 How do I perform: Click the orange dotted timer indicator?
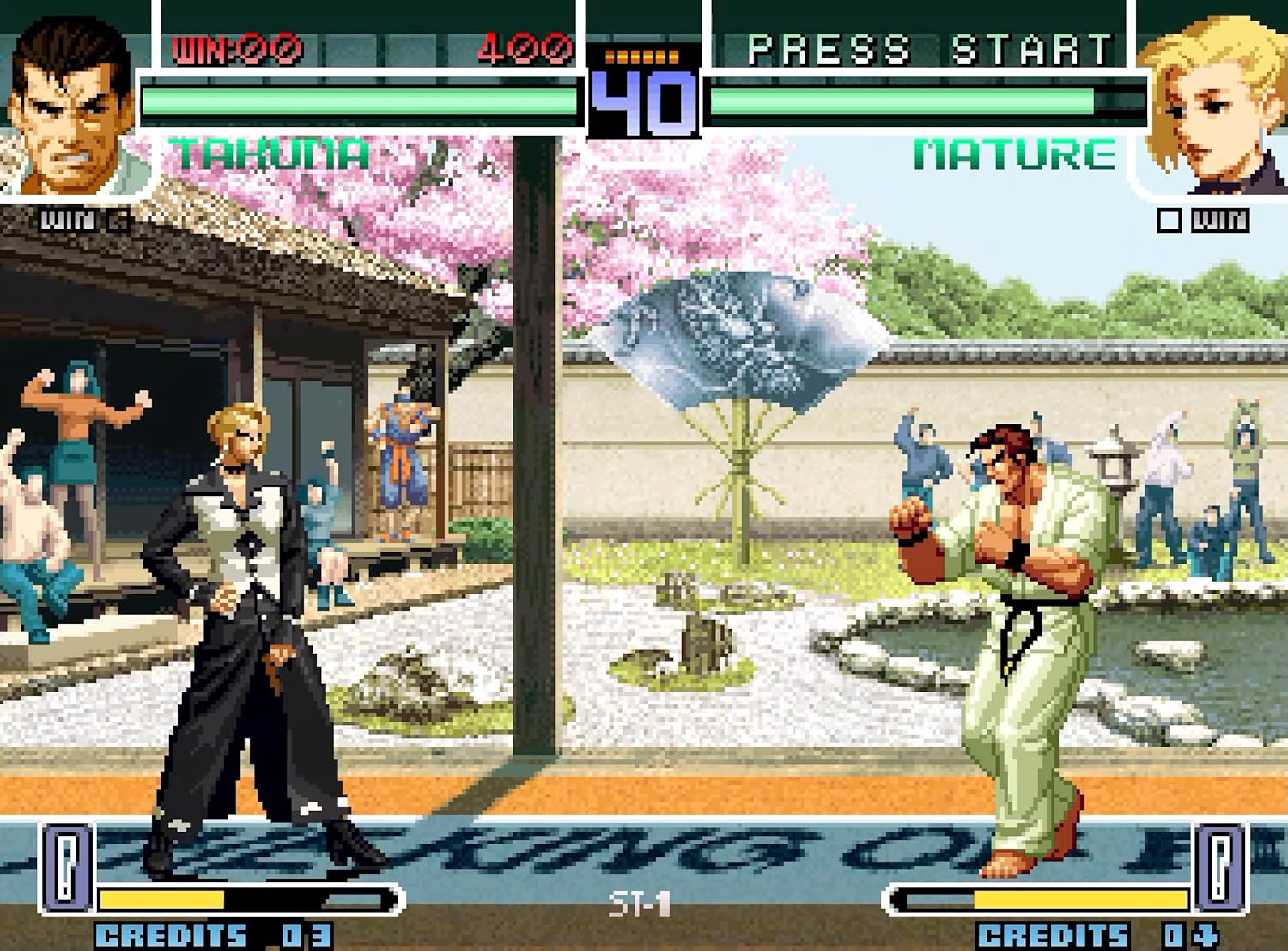[641, 56]
